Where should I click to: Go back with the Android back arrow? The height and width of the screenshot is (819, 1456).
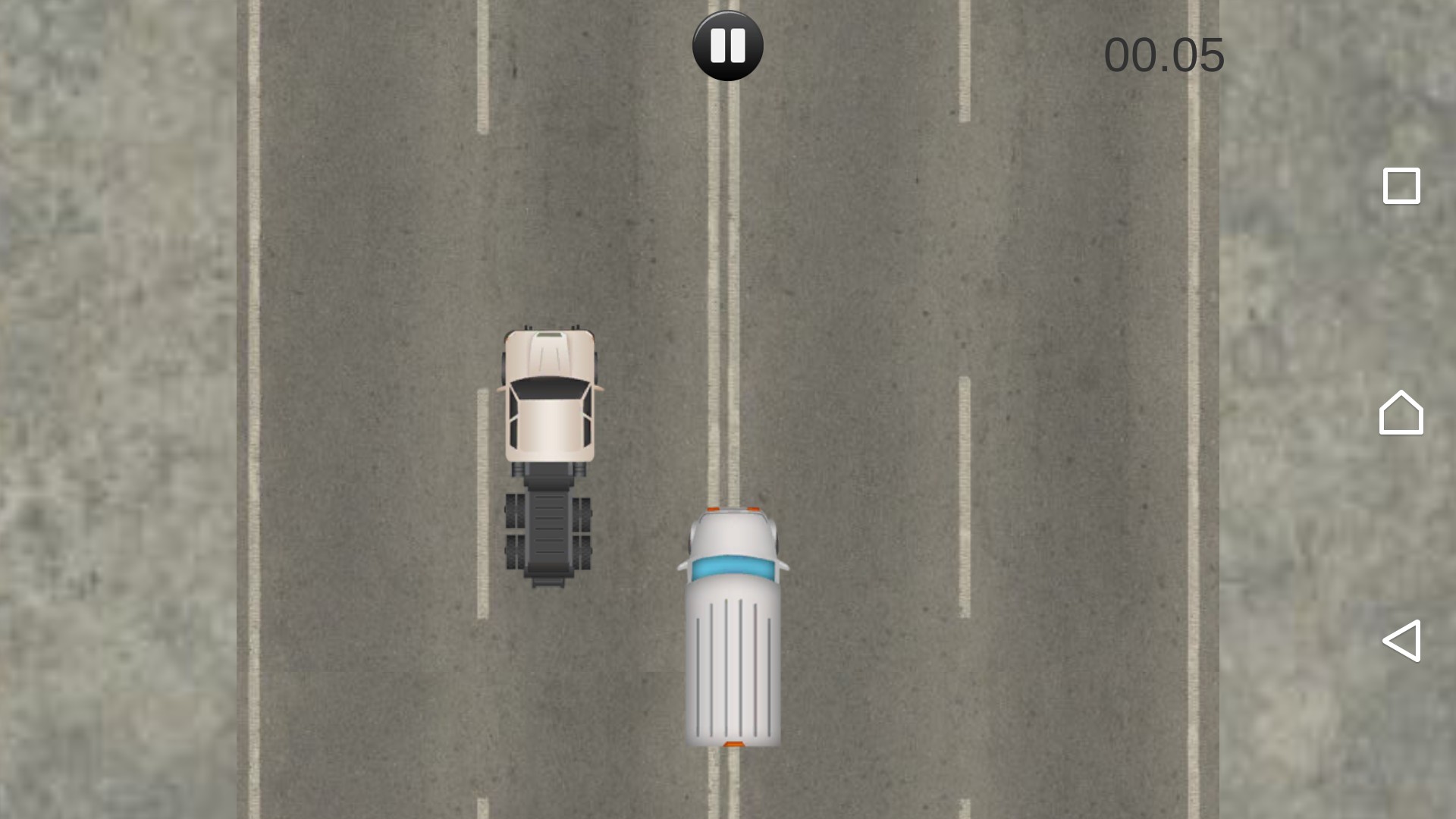[x=1401, y=641]
